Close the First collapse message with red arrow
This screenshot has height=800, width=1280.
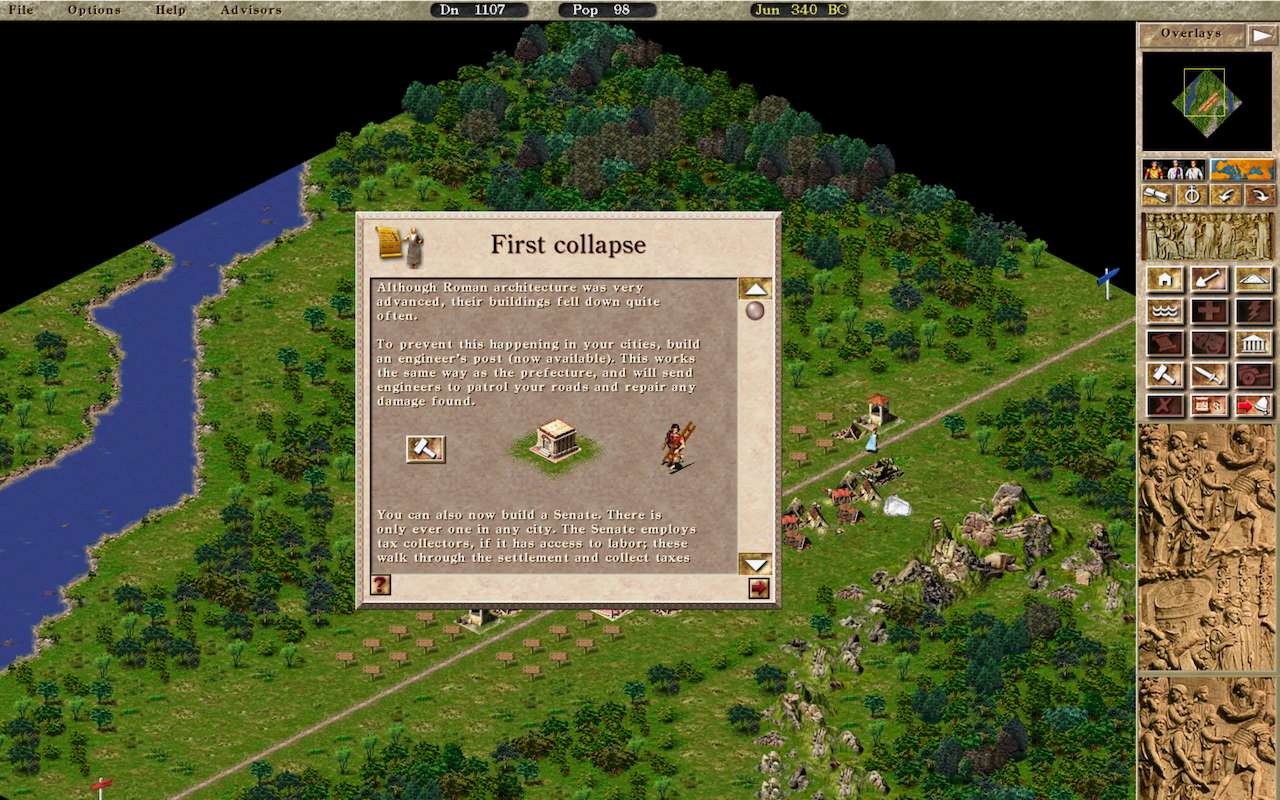point(759,588)
